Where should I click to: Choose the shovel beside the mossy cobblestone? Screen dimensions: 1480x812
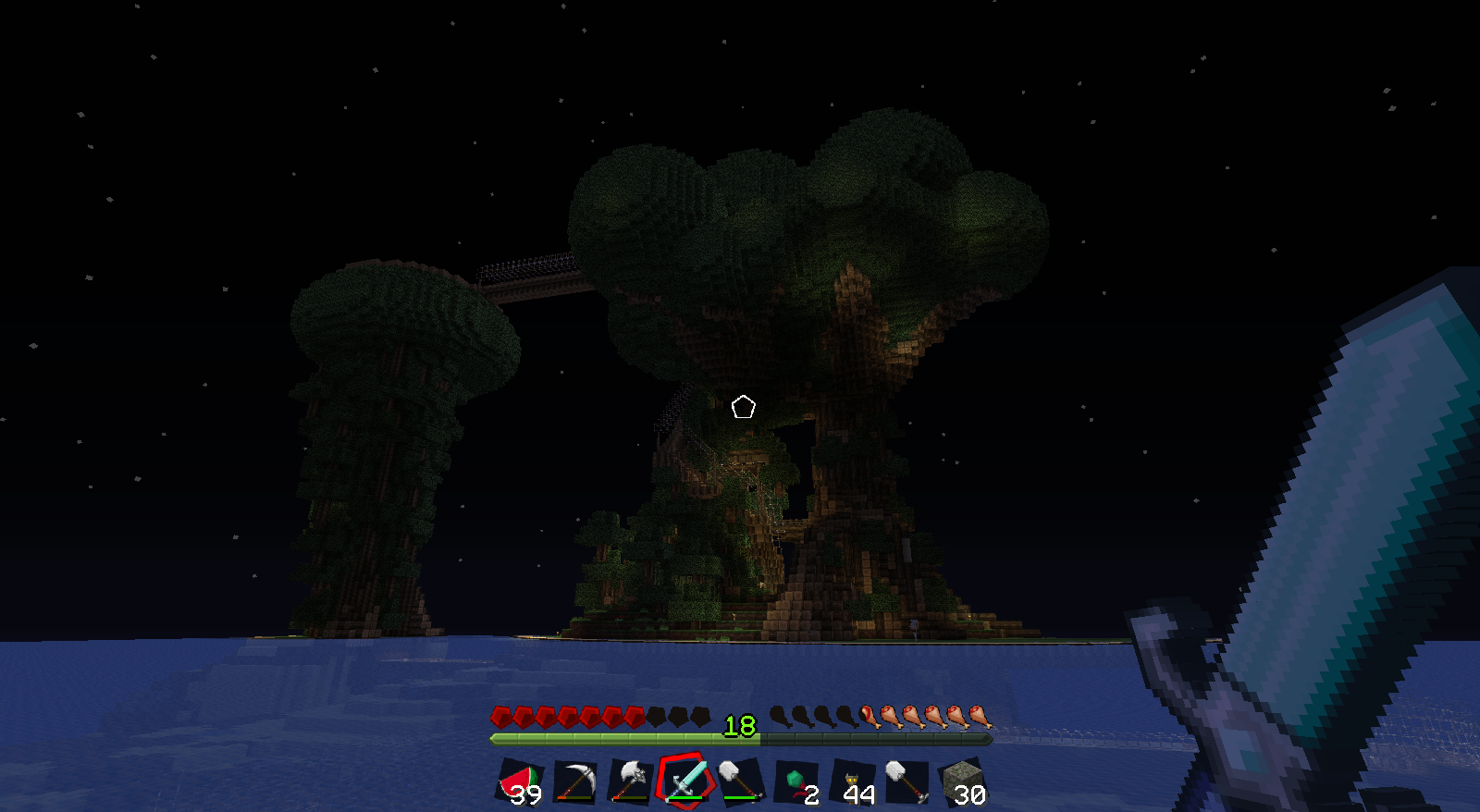(x=906, y=782)
